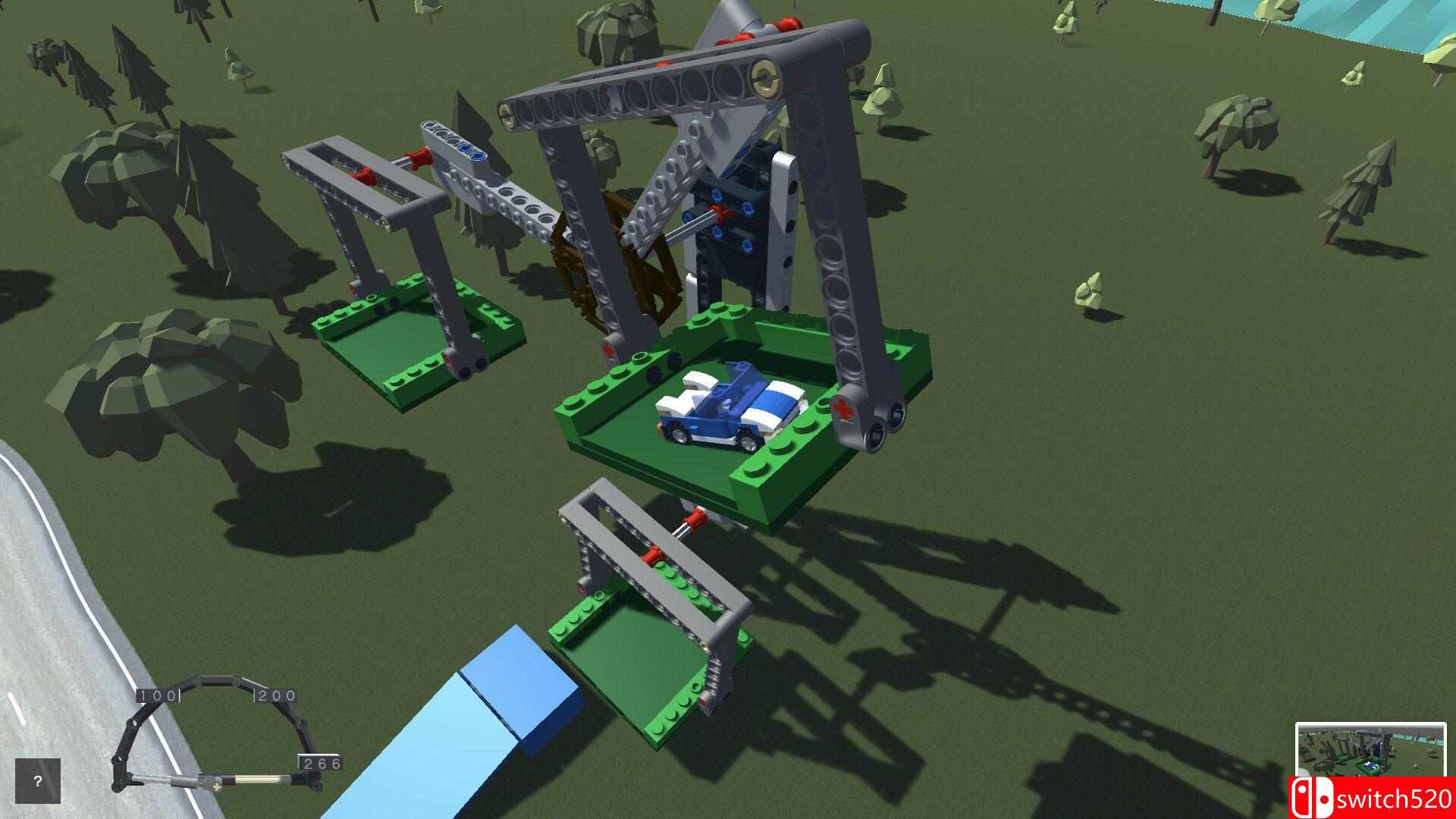Click the 266 speed readout box
Viewport: 1456px width, 819px height.
click(x=321, y=761)
